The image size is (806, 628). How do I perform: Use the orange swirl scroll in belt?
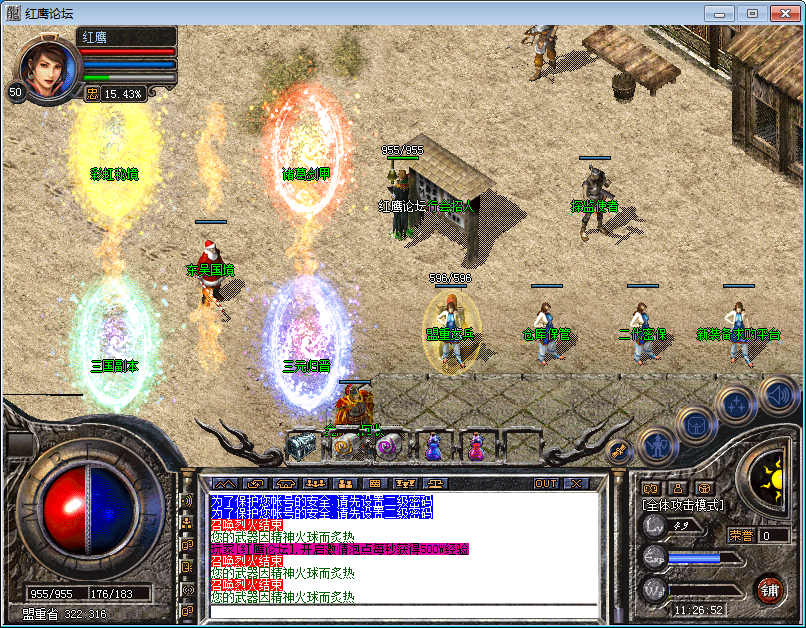click(345, 445)
